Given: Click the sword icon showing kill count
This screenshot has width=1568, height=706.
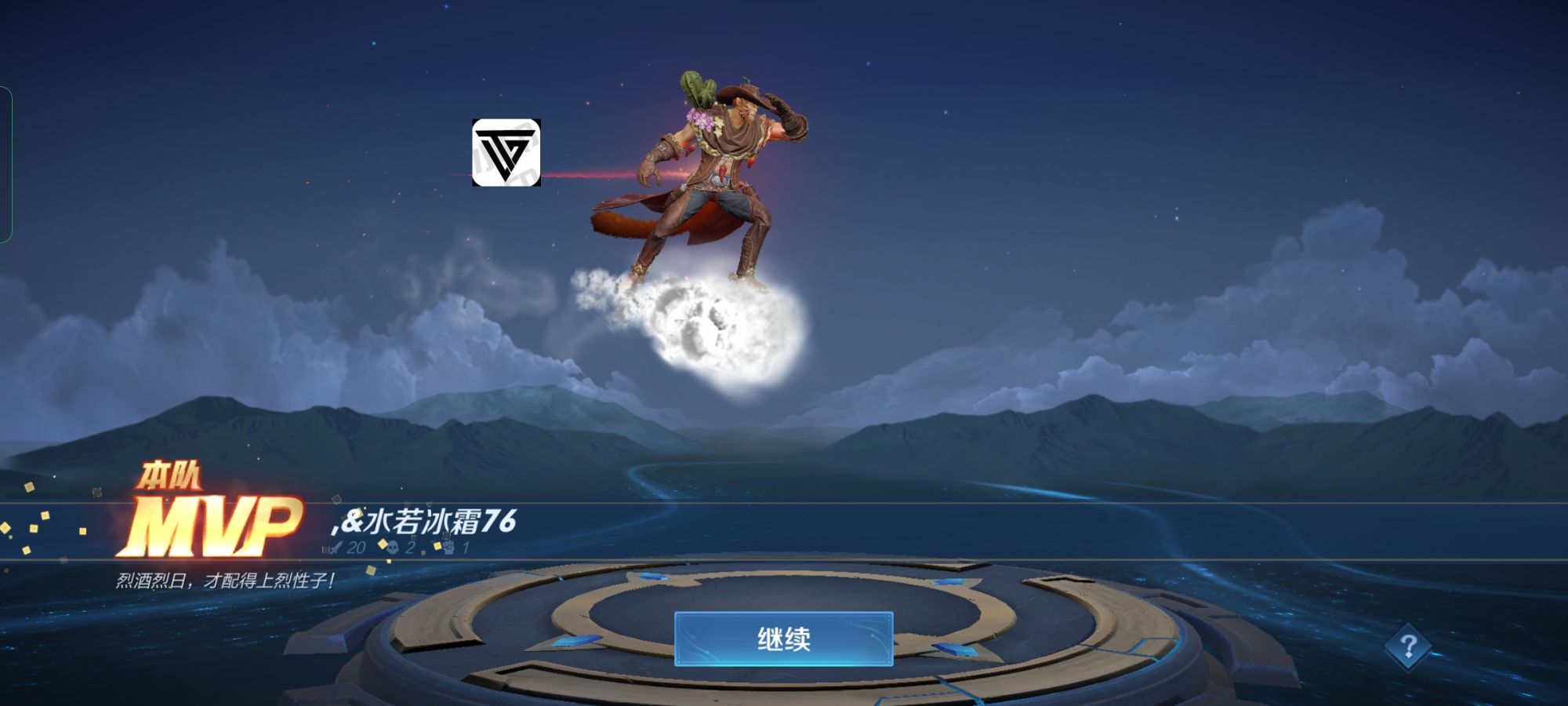Looking at the screenshot, I should tap(336, 548).
